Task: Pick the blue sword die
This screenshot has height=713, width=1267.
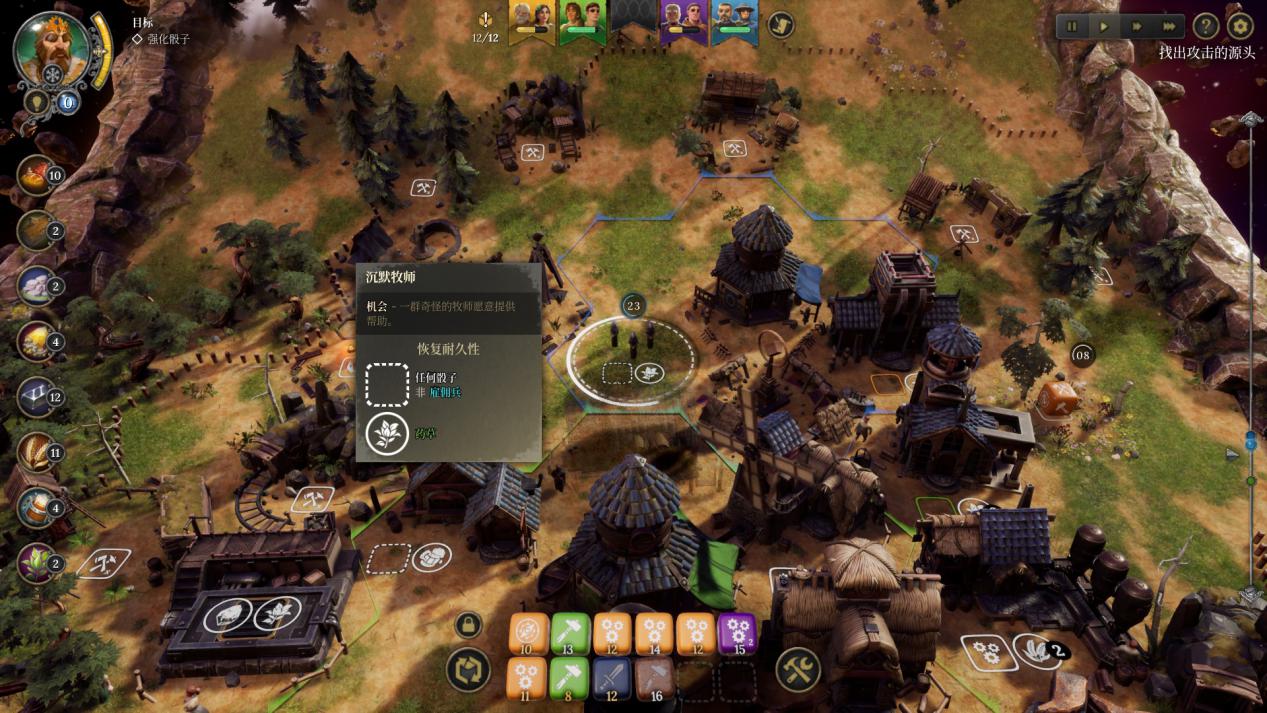Action: click(612, 679)
